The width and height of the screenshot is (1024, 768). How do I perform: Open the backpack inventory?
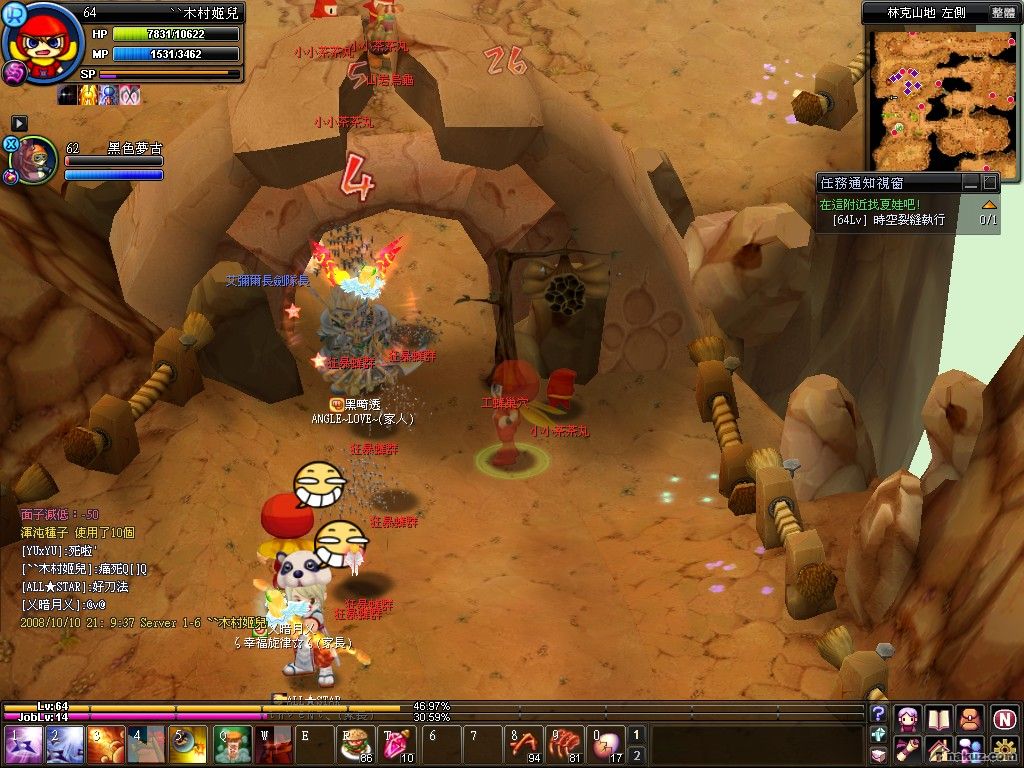[969, 717]
